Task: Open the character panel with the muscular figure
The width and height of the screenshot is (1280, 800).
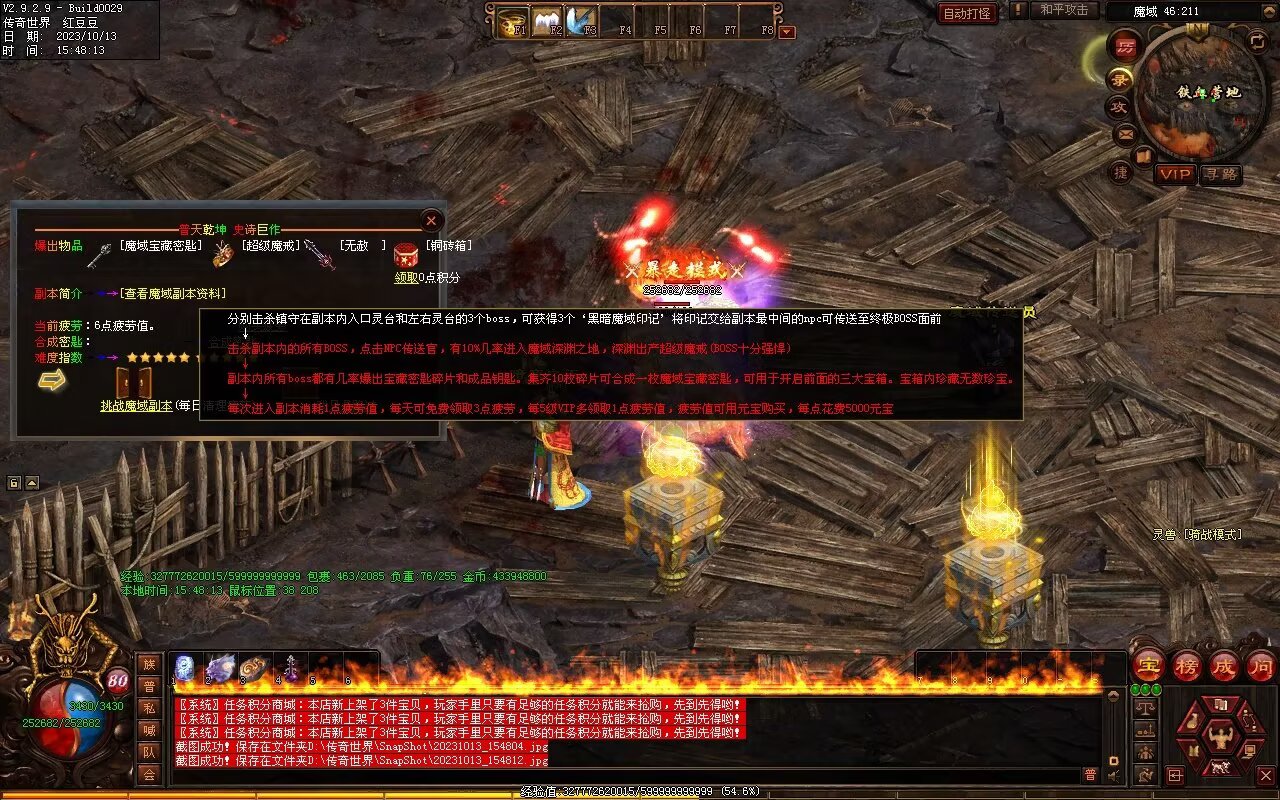Action: coord(1220,737)
